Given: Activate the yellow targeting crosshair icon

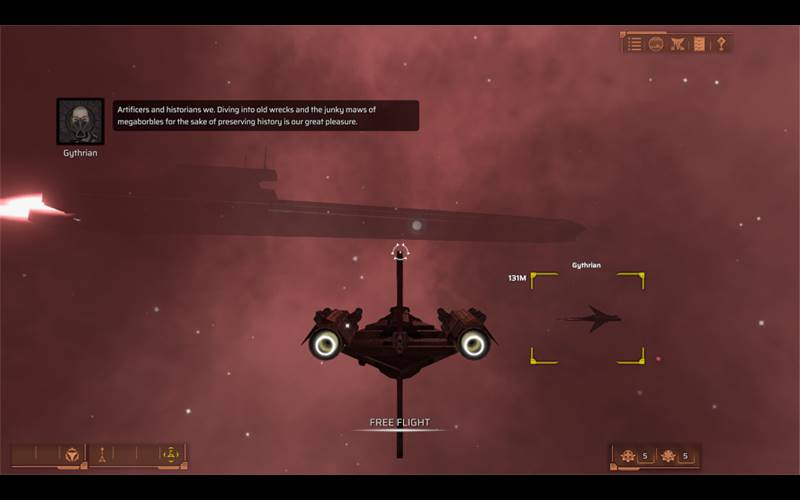Looking at the screenshot, I should [x=170, y=455].
